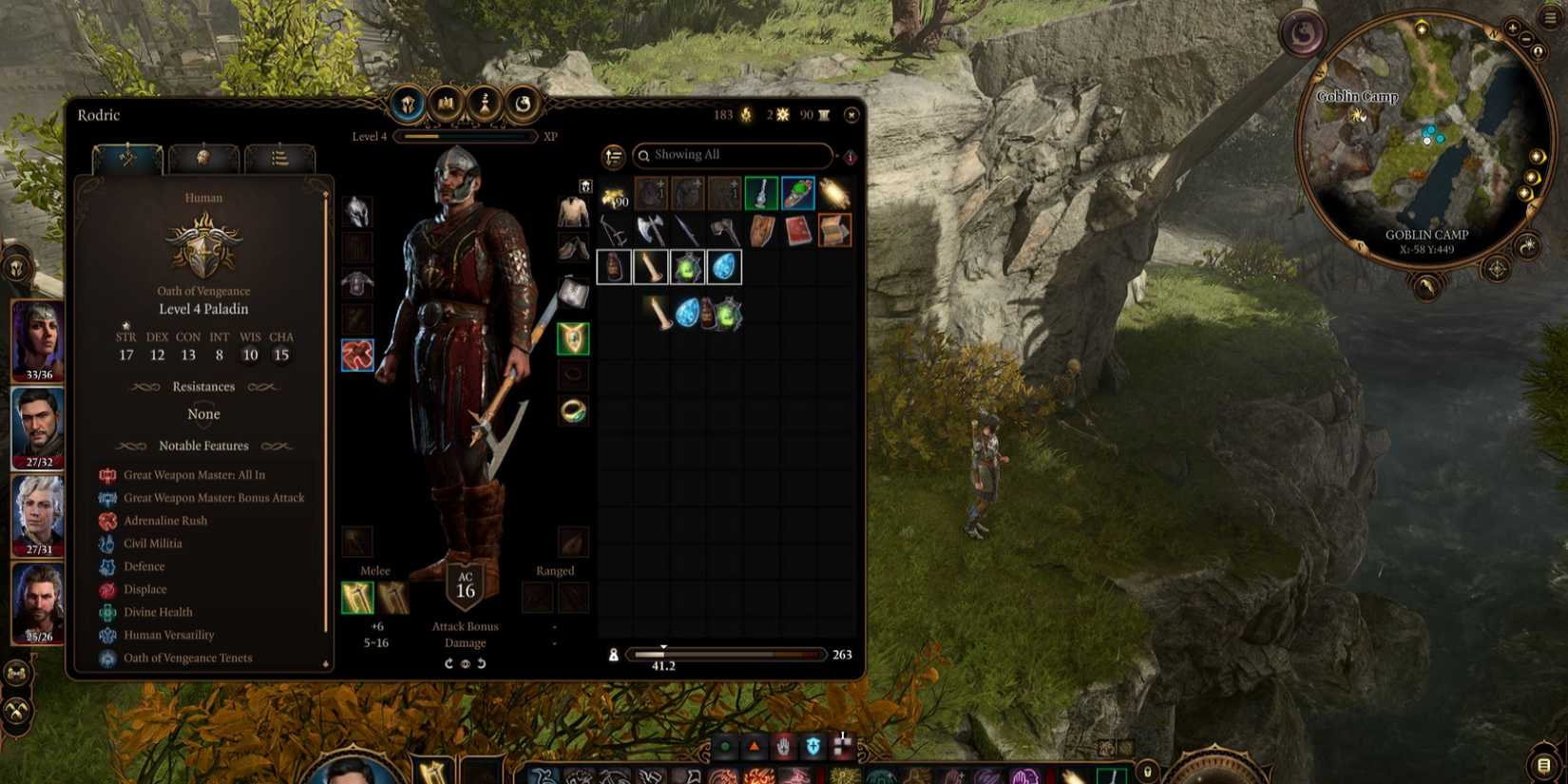The width and height of the screenshot is (1568, 784).
Task: Switch to the features list tab
Action: [x=281, y=159]
